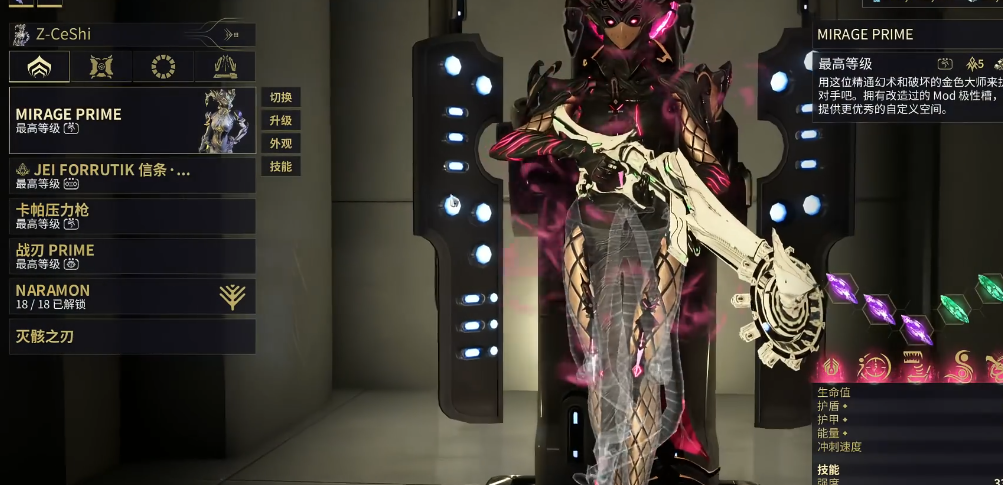Select the 卡帕压力枪 secondary weapon slot
This screenshot has width=1003, height=485.
pyautogui.click(x=132, y=216)
